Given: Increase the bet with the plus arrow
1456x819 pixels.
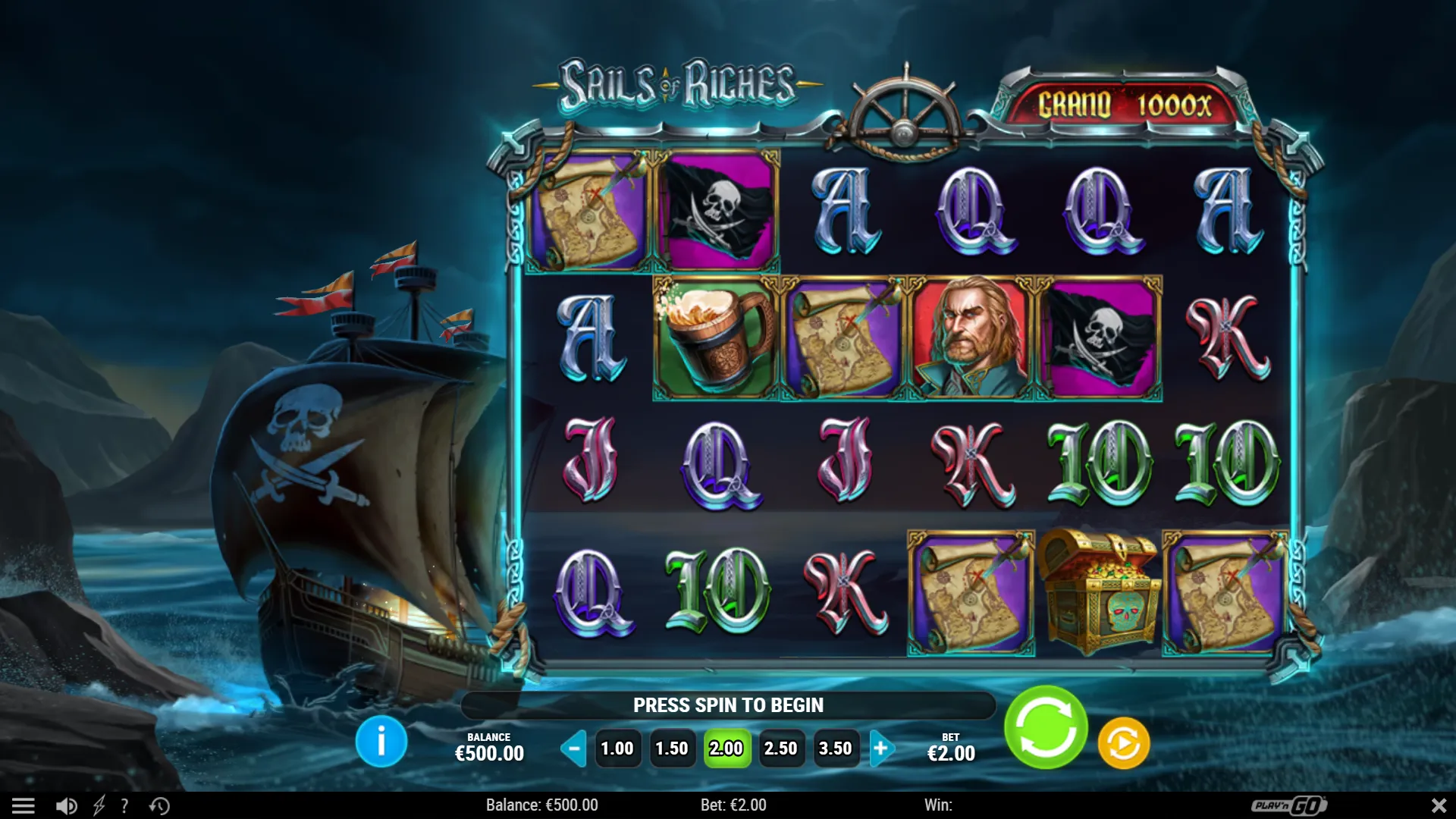Looking at the screenshot, I should point(881,748).
